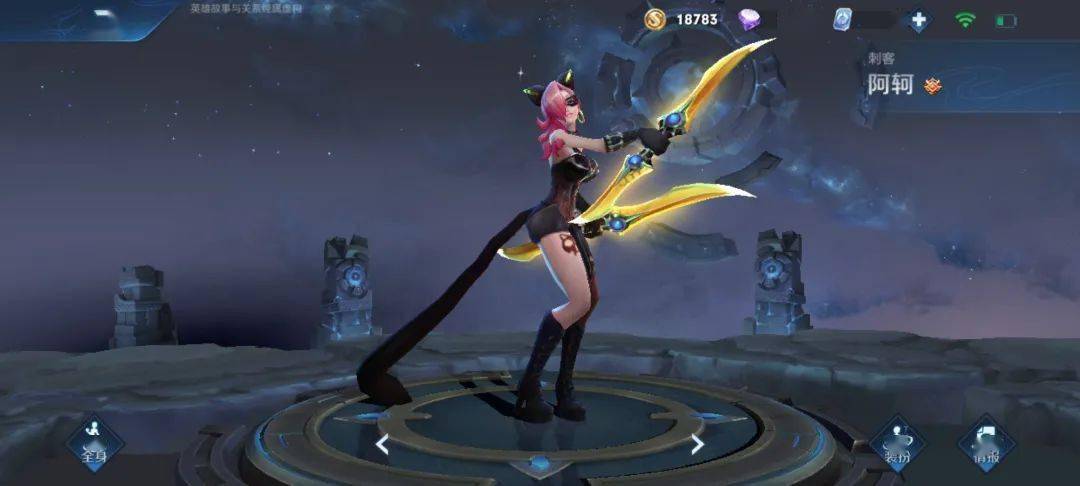The width and height of the screenshot is (1080, 486).
Task: Tap the orange emblem beside 阿轲's name
Action: pyautogui.click(x=933, y=86)
